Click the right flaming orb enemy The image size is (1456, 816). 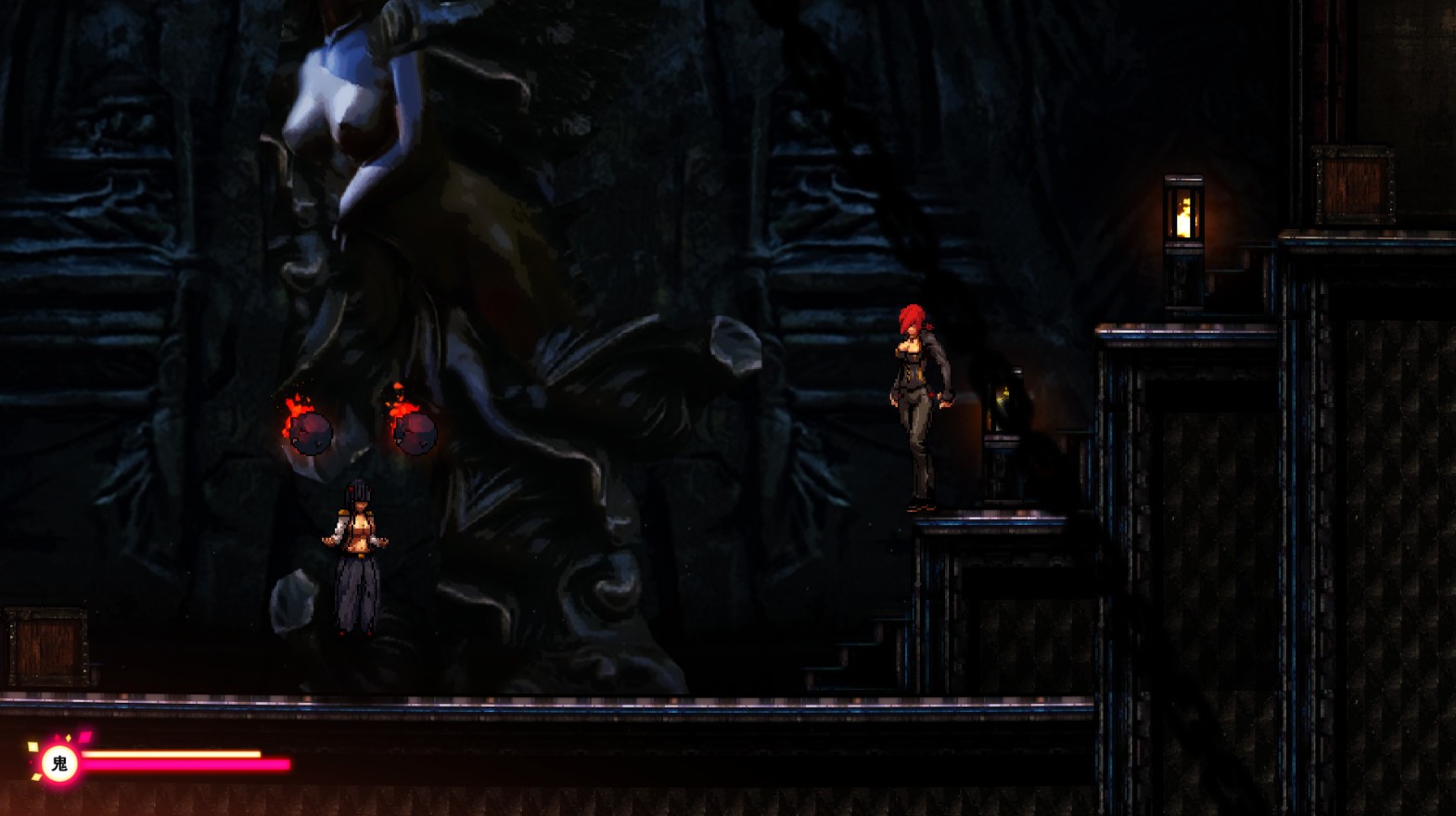tap(415, 431)
